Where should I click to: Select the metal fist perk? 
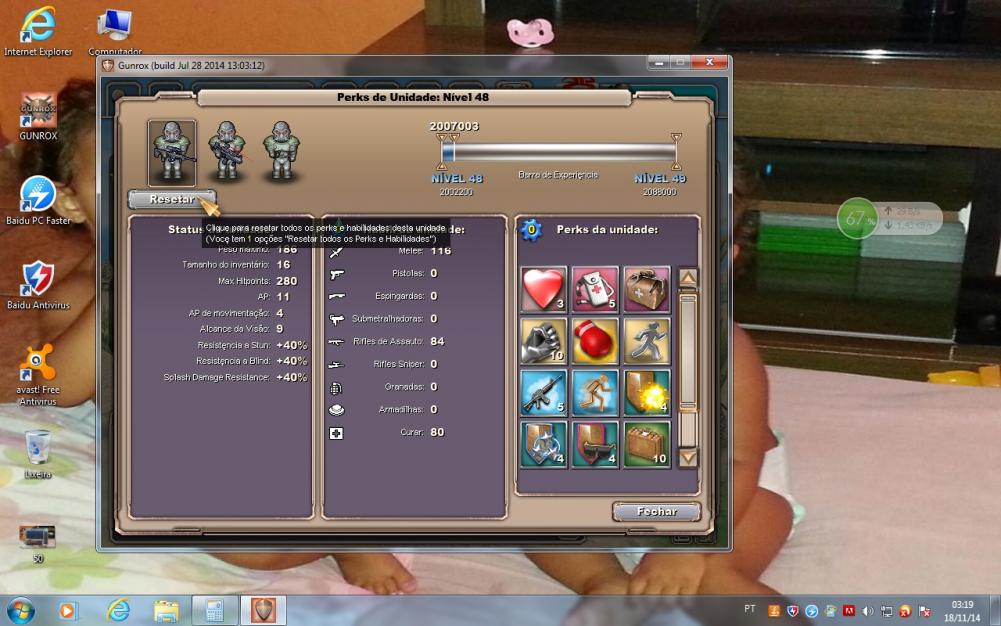pos(544,341)
